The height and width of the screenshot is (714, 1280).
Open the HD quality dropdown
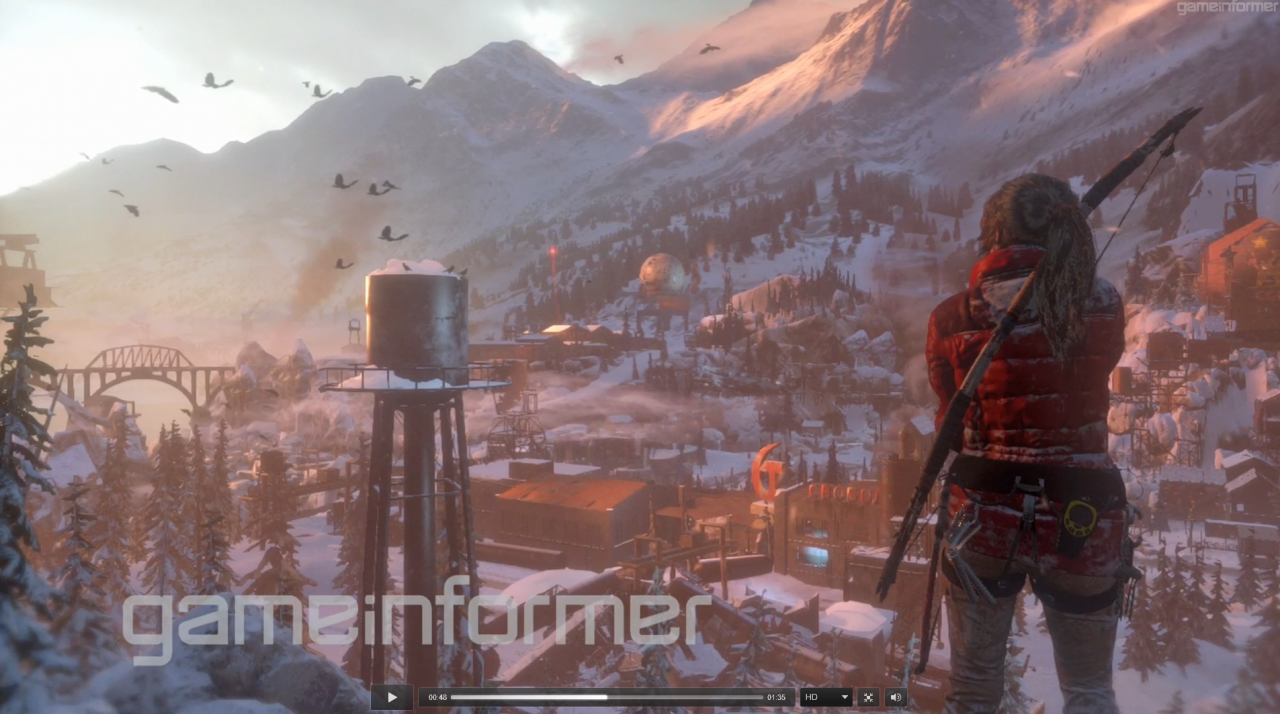[x=826, y=697]
